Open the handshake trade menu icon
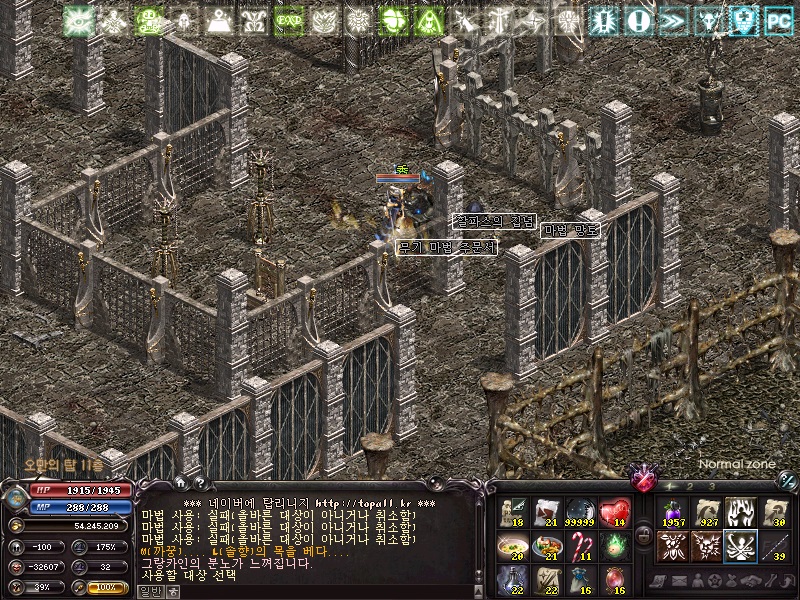800x600 pixels. tap(748, 582)
